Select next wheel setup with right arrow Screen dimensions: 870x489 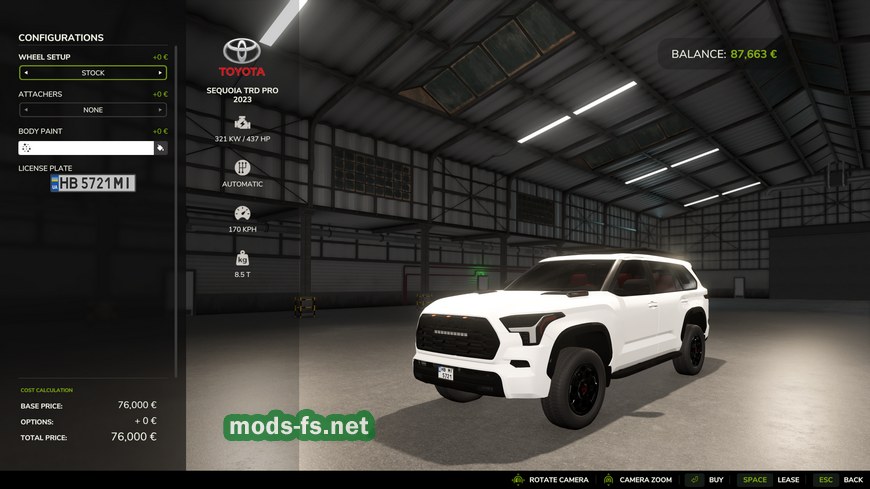pos(160,73)
